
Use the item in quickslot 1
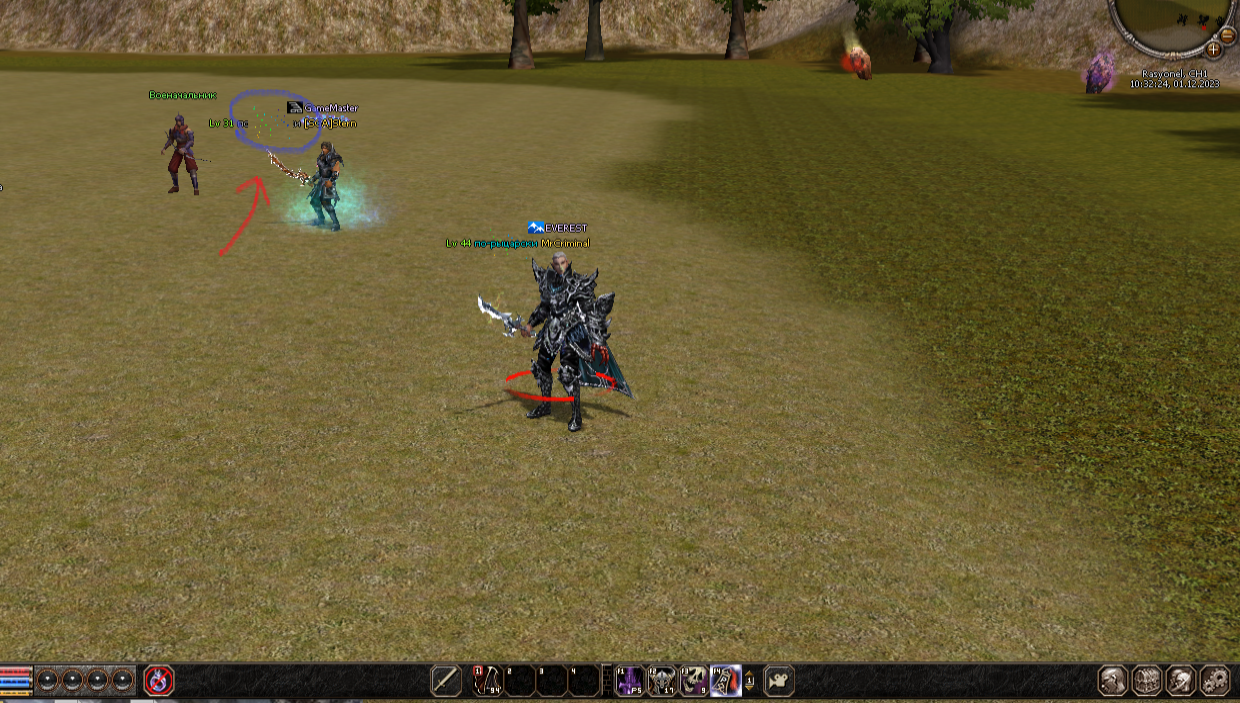487,681
